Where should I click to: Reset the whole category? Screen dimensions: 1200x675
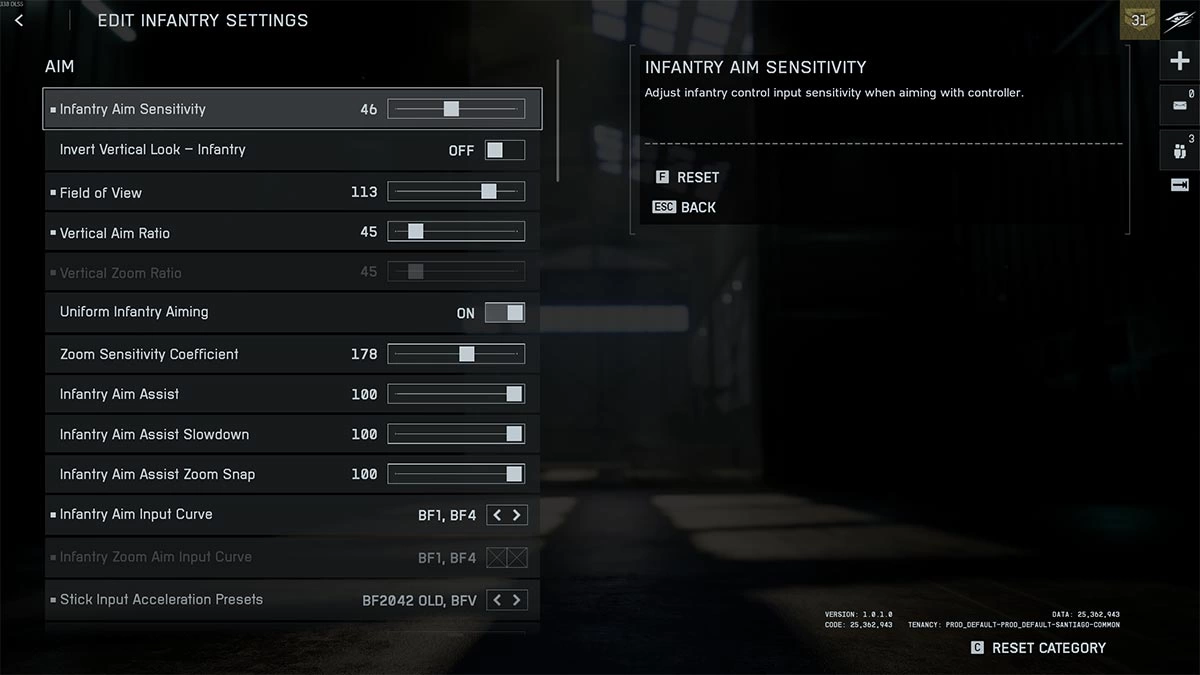[x=1038, y=648]
